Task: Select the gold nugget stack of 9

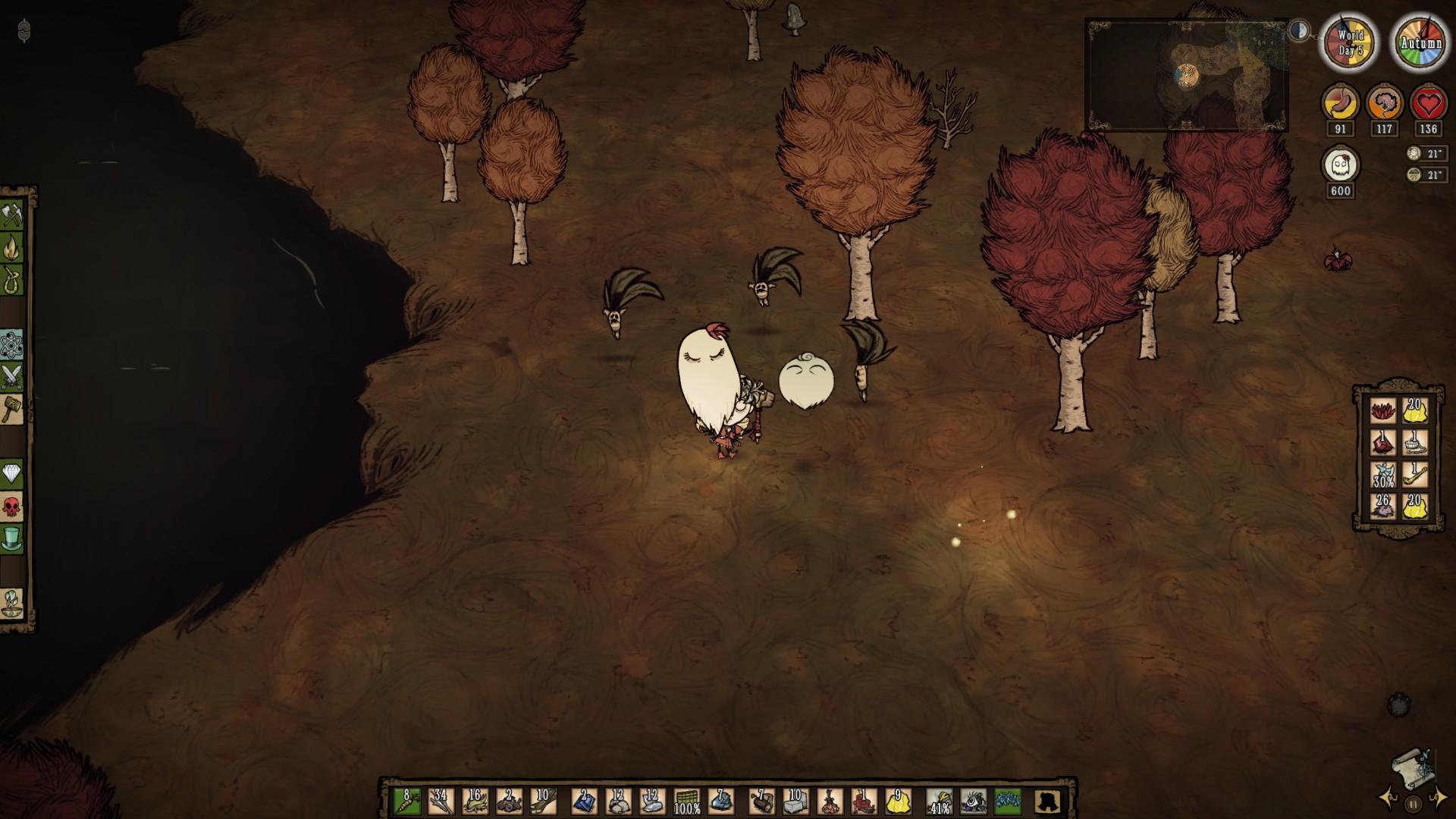Action: point(897,800)
